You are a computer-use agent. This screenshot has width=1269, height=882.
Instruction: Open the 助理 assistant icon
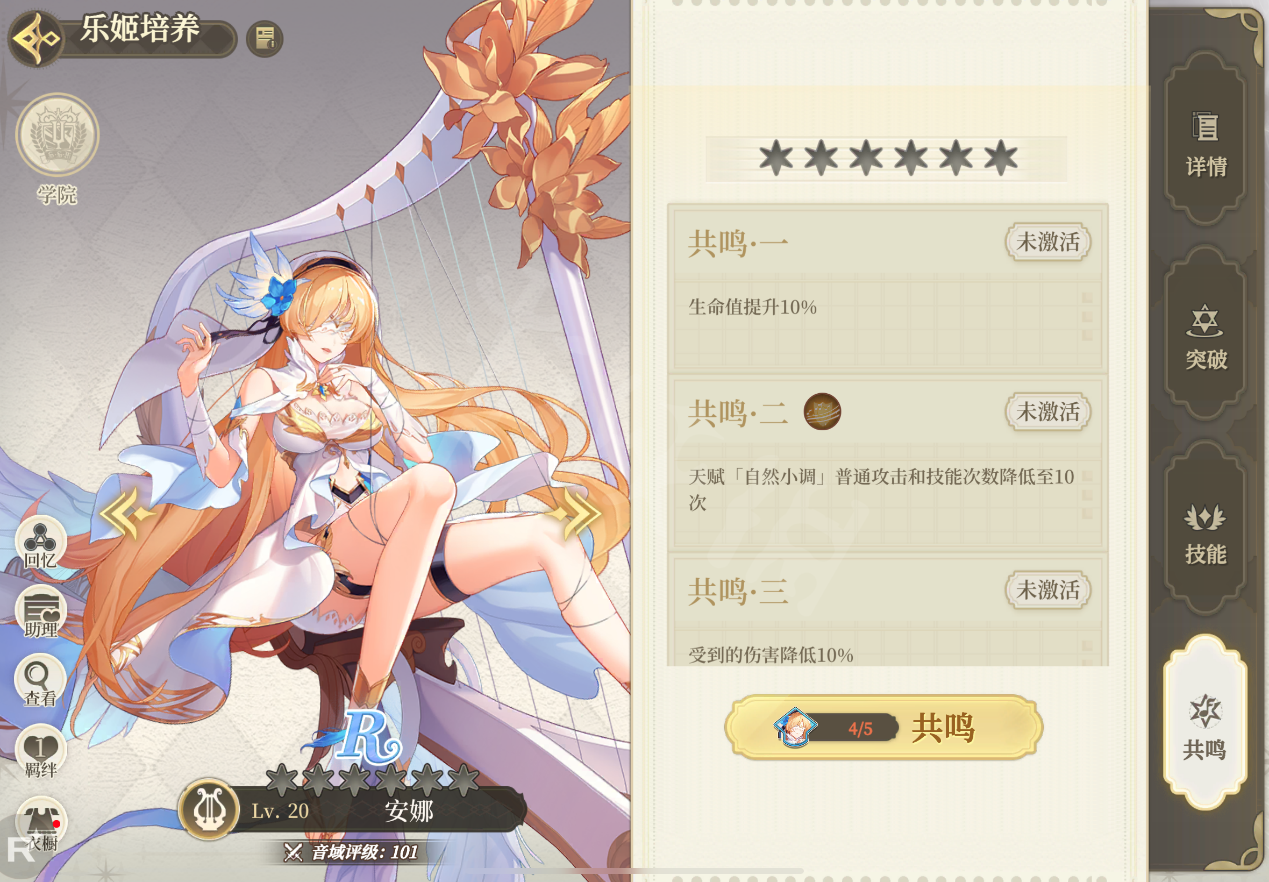pyautogui.click(x=41, y=612)
